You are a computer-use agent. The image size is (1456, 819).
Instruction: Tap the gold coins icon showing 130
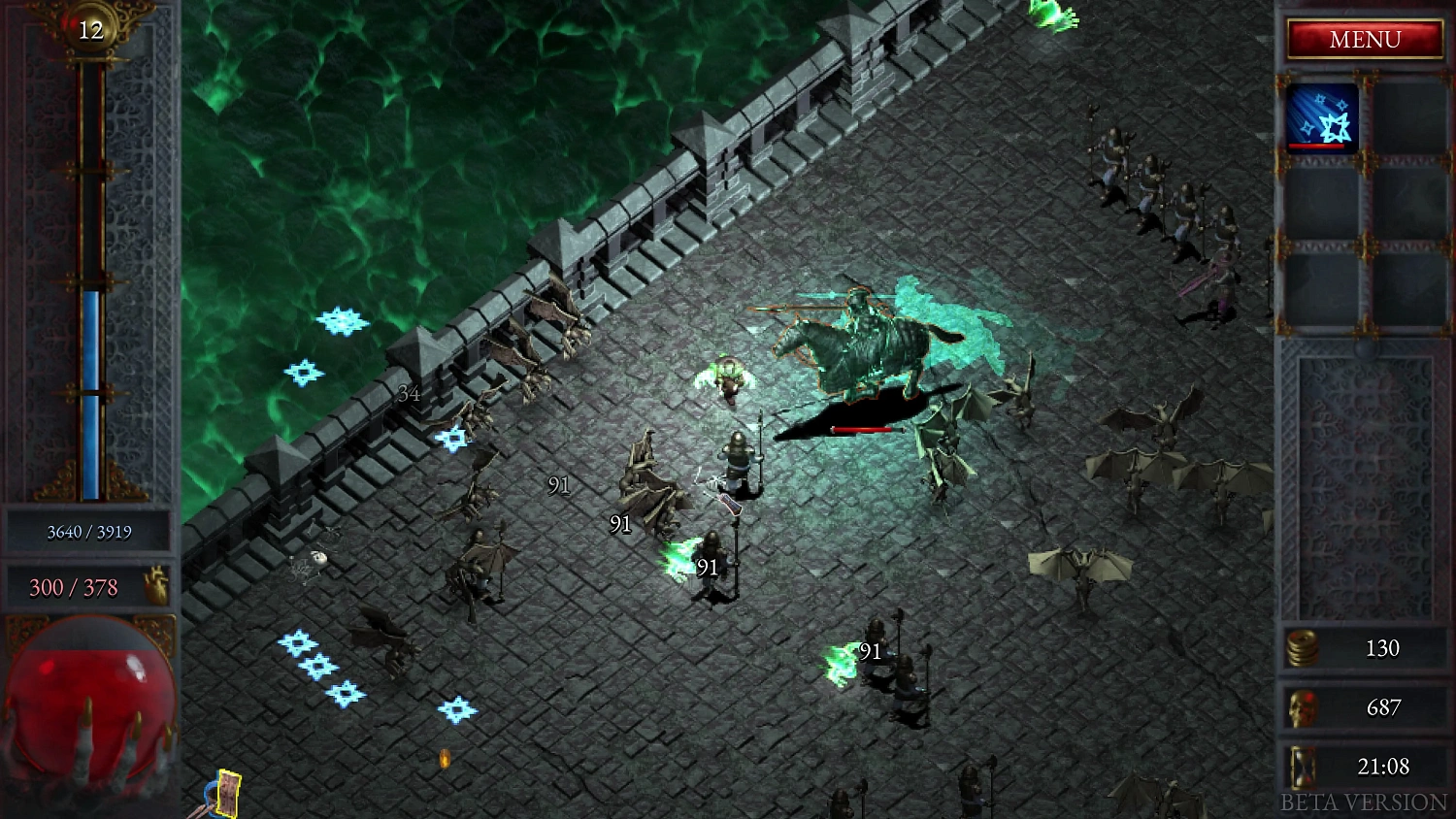point(1305,648)
